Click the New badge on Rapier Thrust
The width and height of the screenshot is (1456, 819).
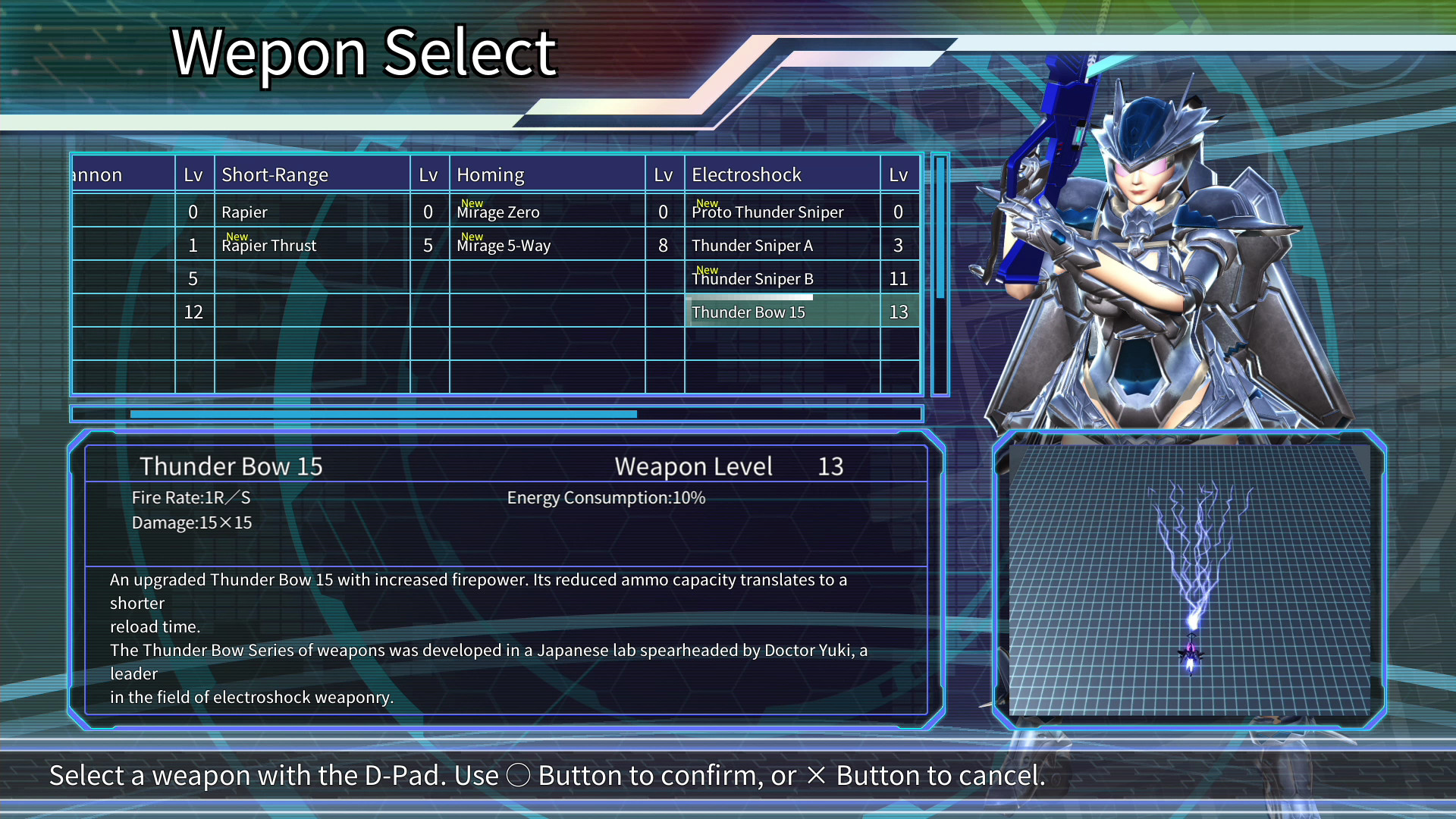pyautogui.click(x=237, y=237)
